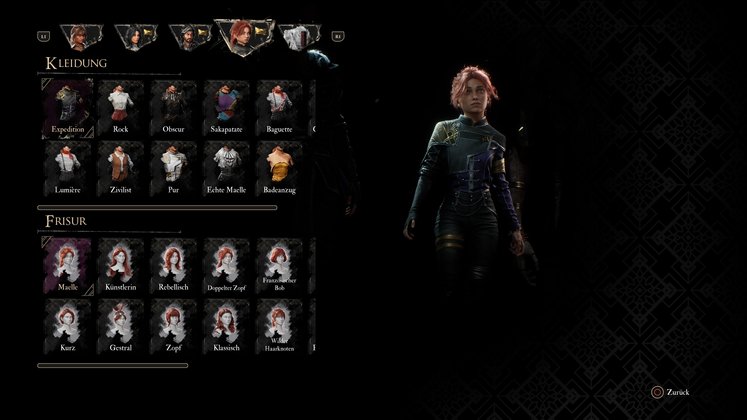Switch to the bearded man's portrait tab

pos(186,36)
